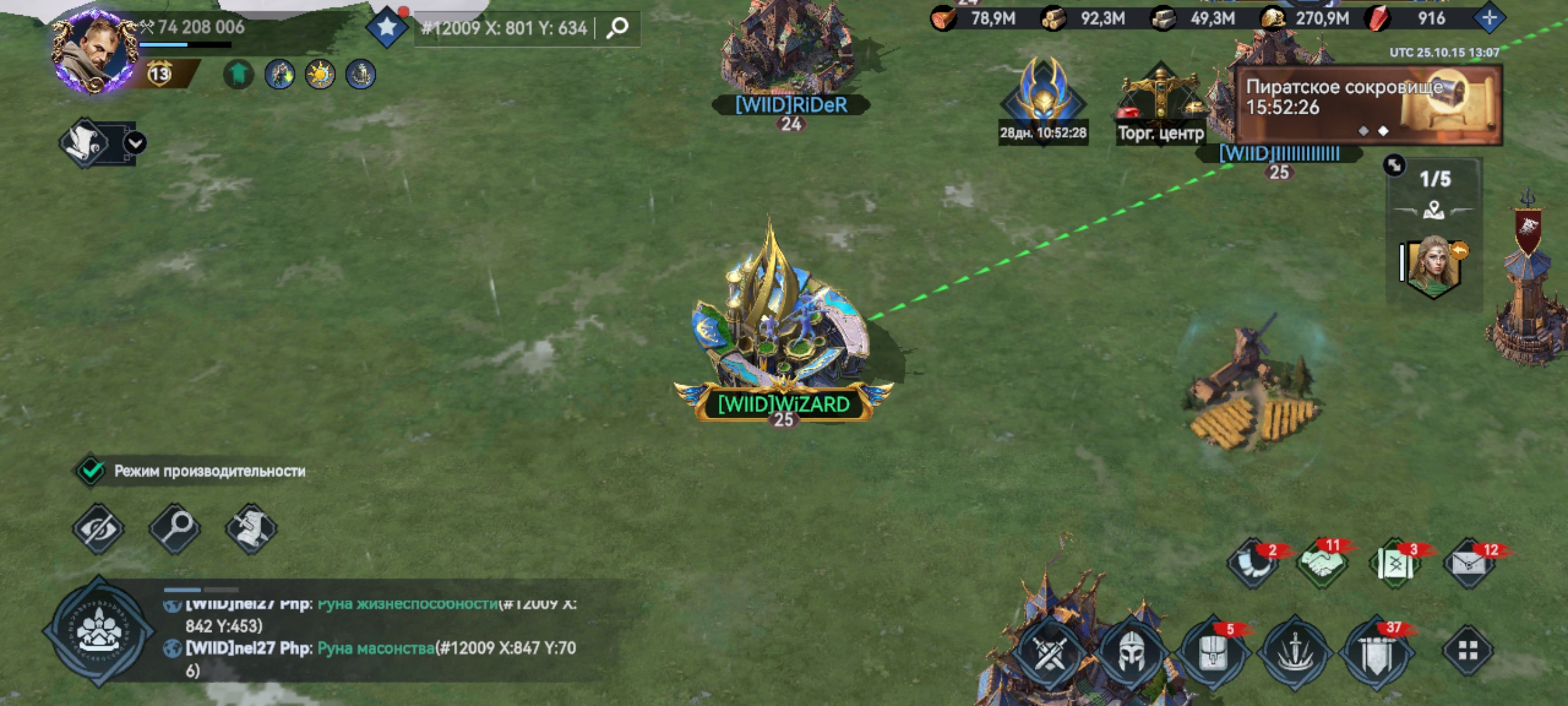This screenshot has height=706, width=1568.
Task: Expand the quest scroll dropdown arrow
Action: click(x=135, y=143)
